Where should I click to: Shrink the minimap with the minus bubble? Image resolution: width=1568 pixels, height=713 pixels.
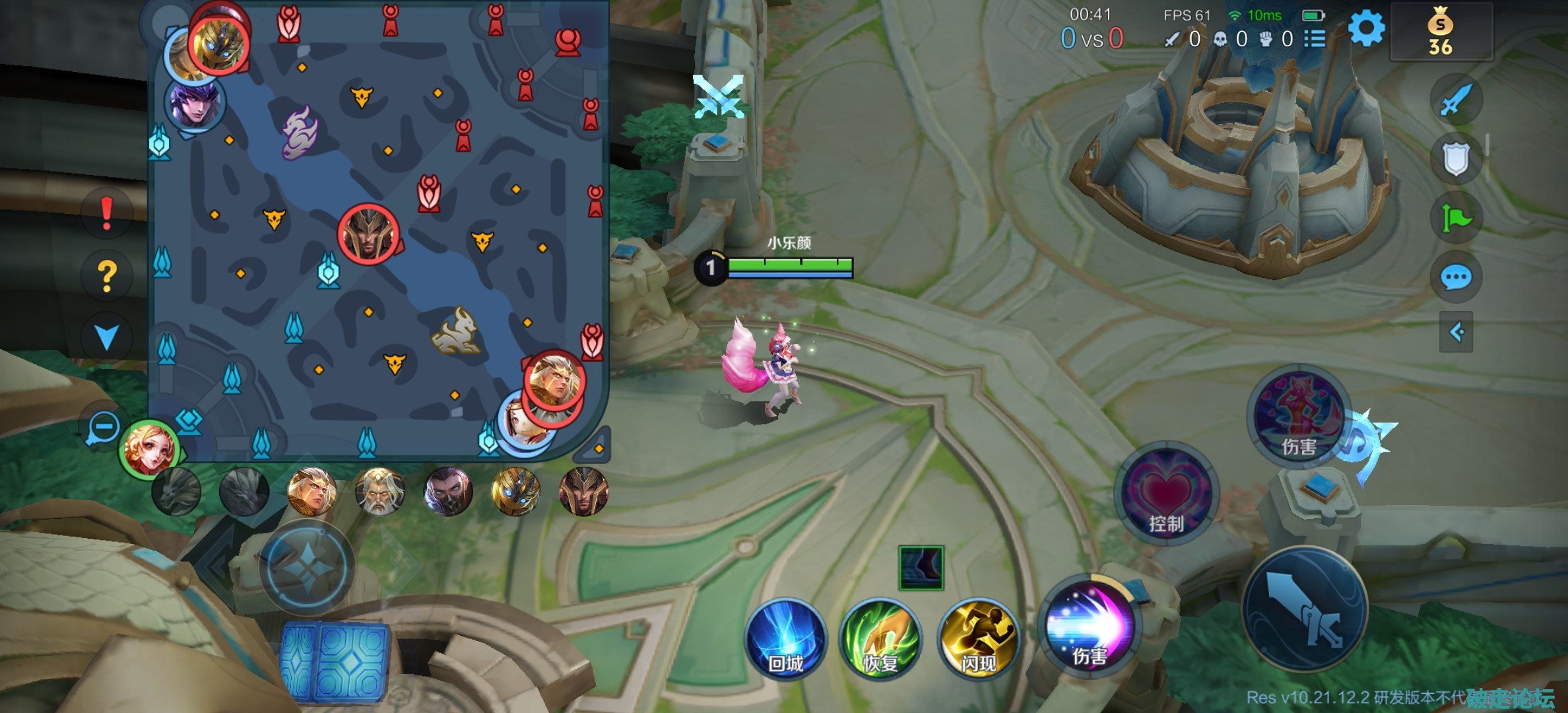[x=104, y=427]
